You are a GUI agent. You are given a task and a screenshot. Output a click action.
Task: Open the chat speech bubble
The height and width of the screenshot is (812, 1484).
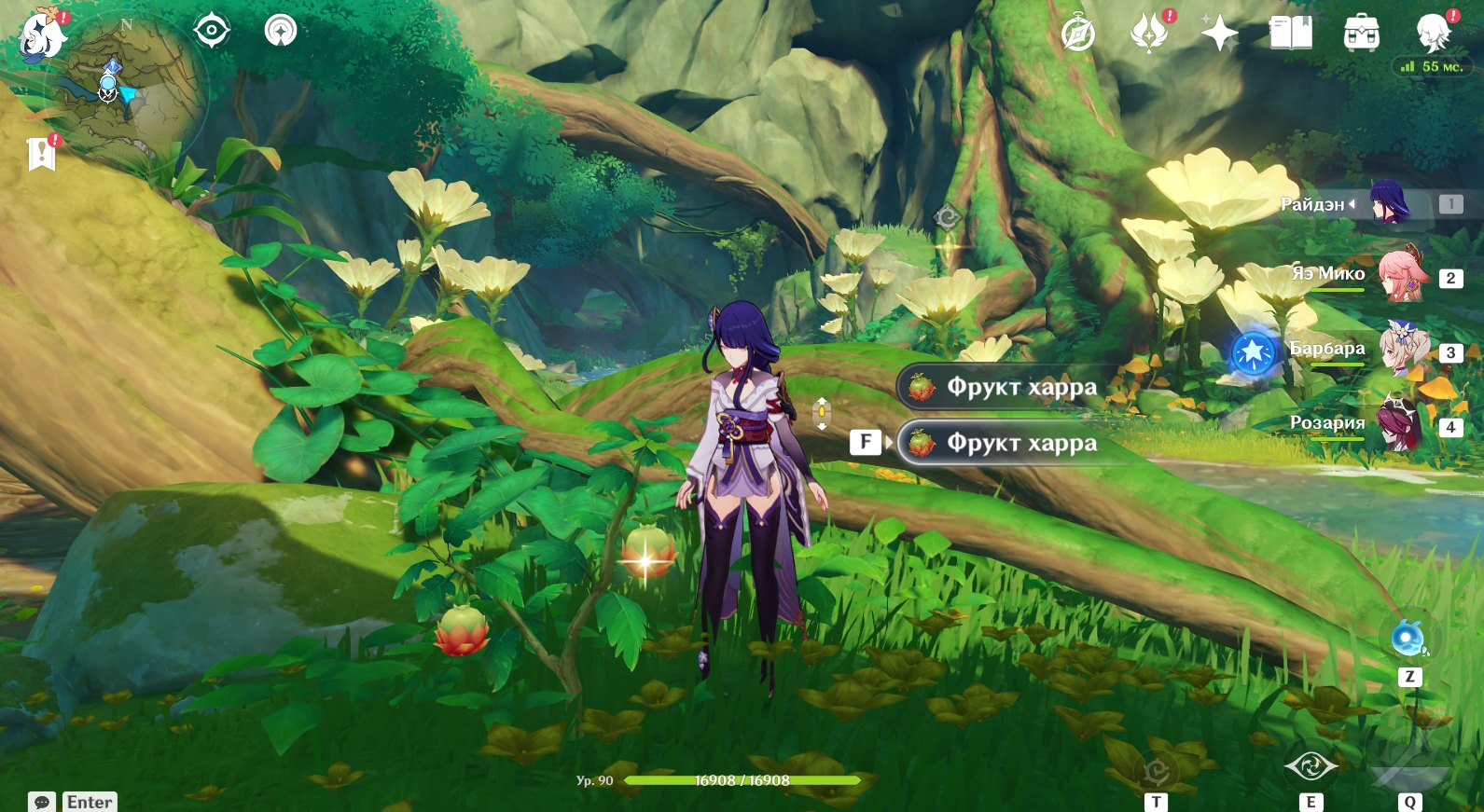[x=42, y=802]
